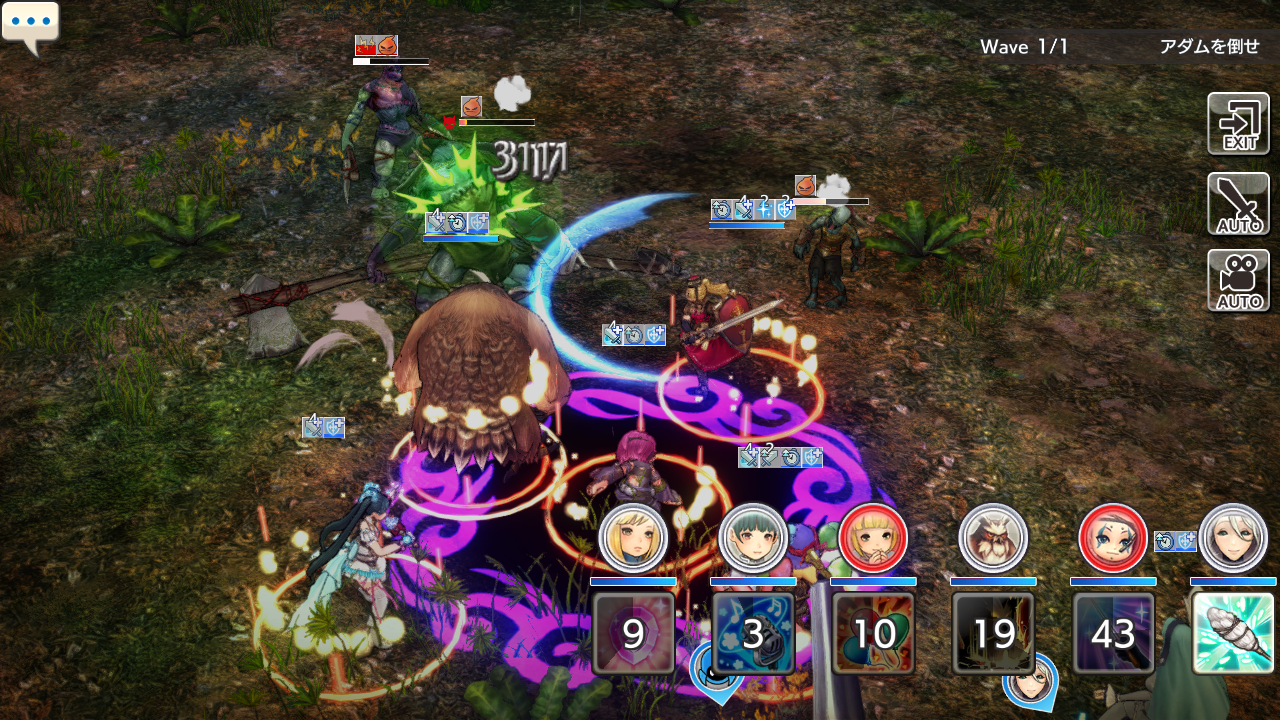This screenshot has height=720, width=1280.
Task: Tap the purple skill showing cooldown 43
Action: click(1113, 632)
